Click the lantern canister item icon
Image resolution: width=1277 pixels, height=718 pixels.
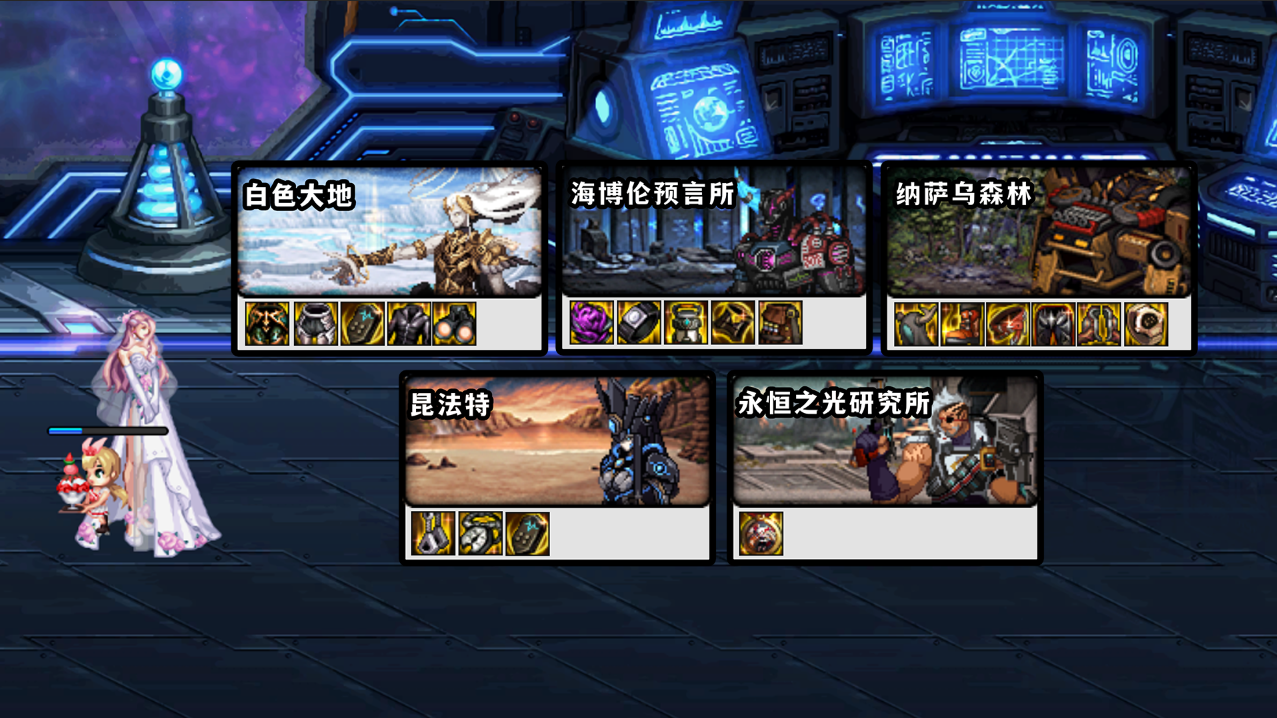click(686, 324)
